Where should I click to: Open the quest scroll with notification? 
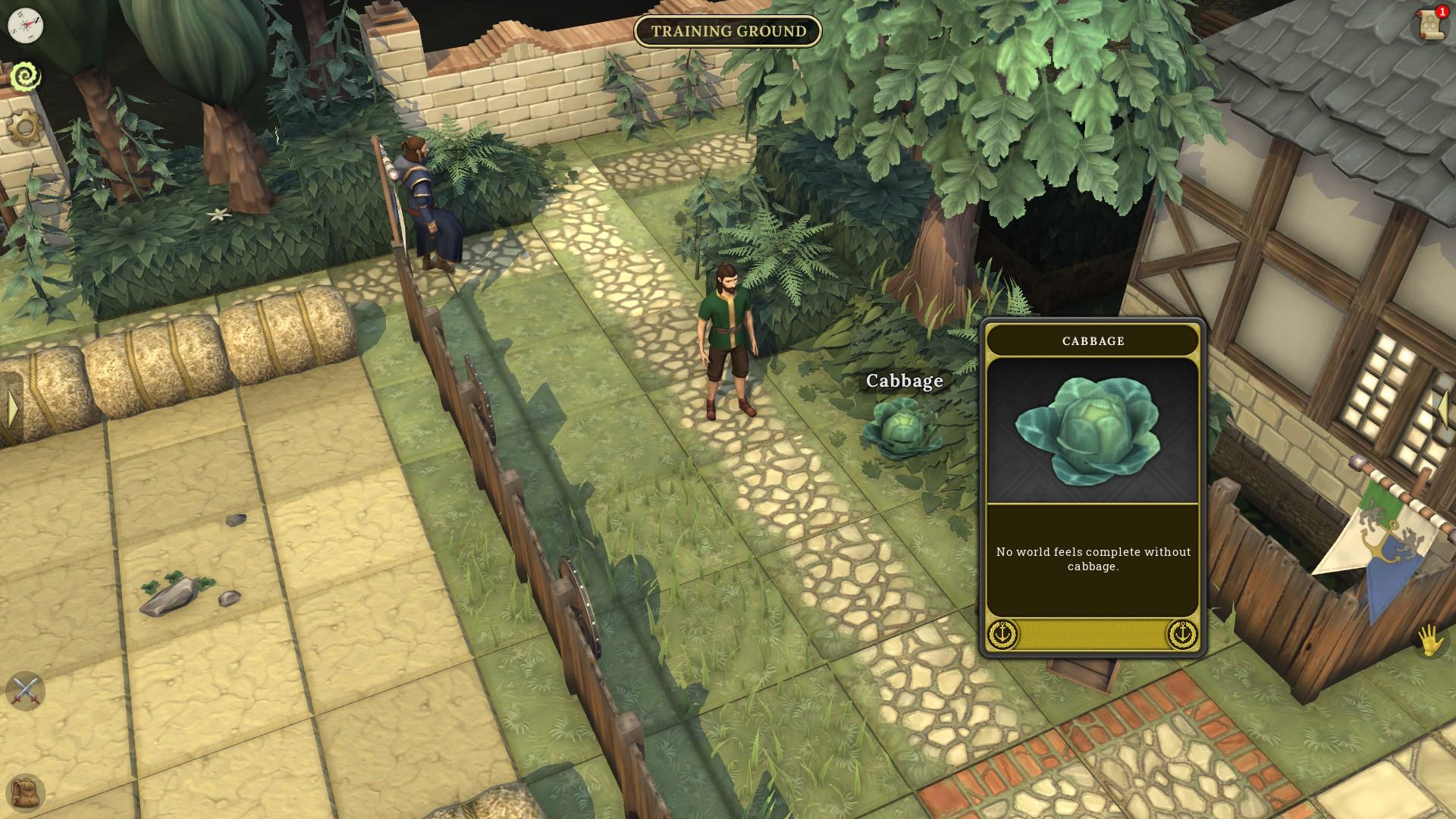pos(1429,24)
